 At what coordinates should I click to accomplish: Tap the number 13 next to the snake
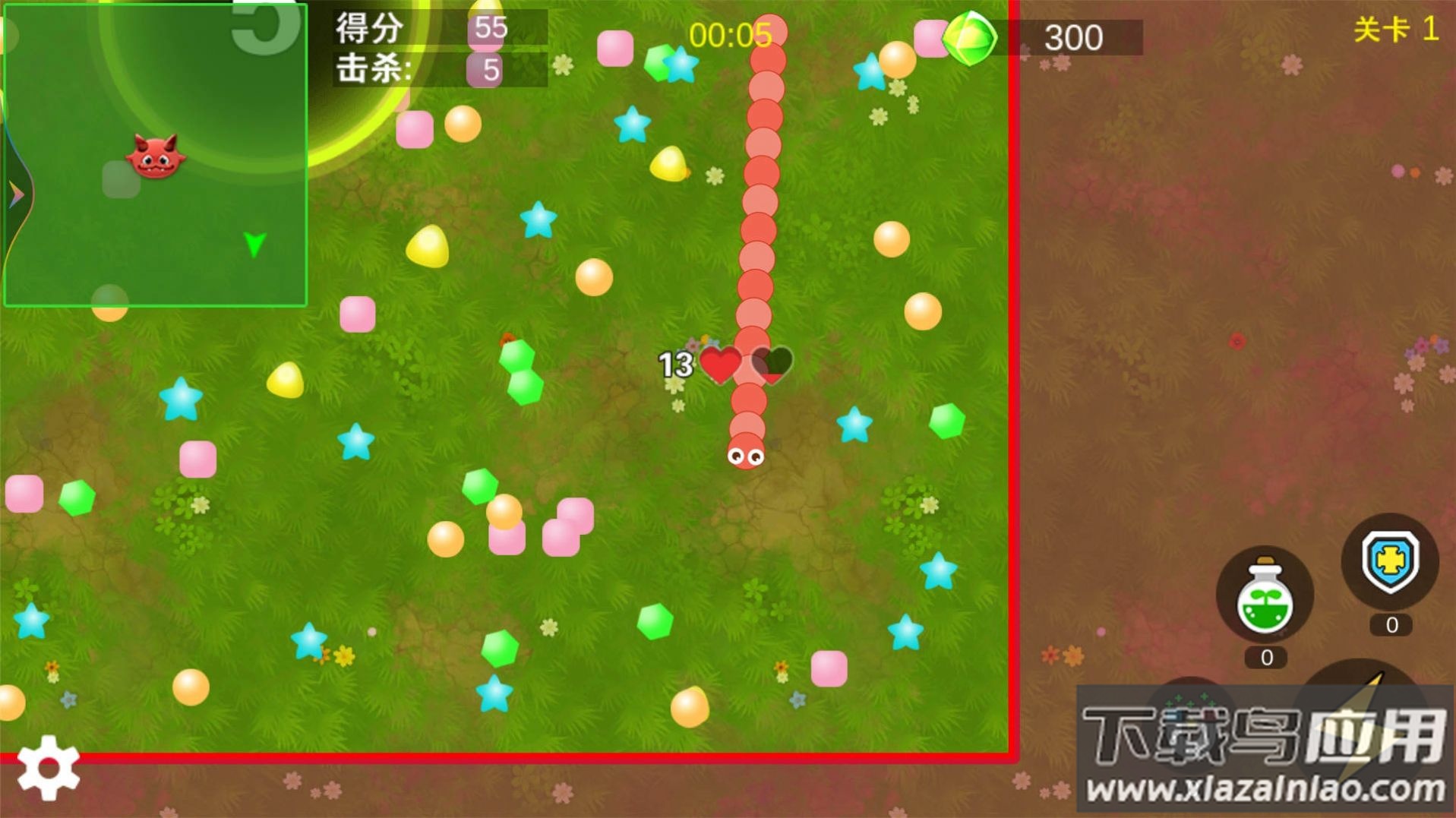[x=677, y=365]
